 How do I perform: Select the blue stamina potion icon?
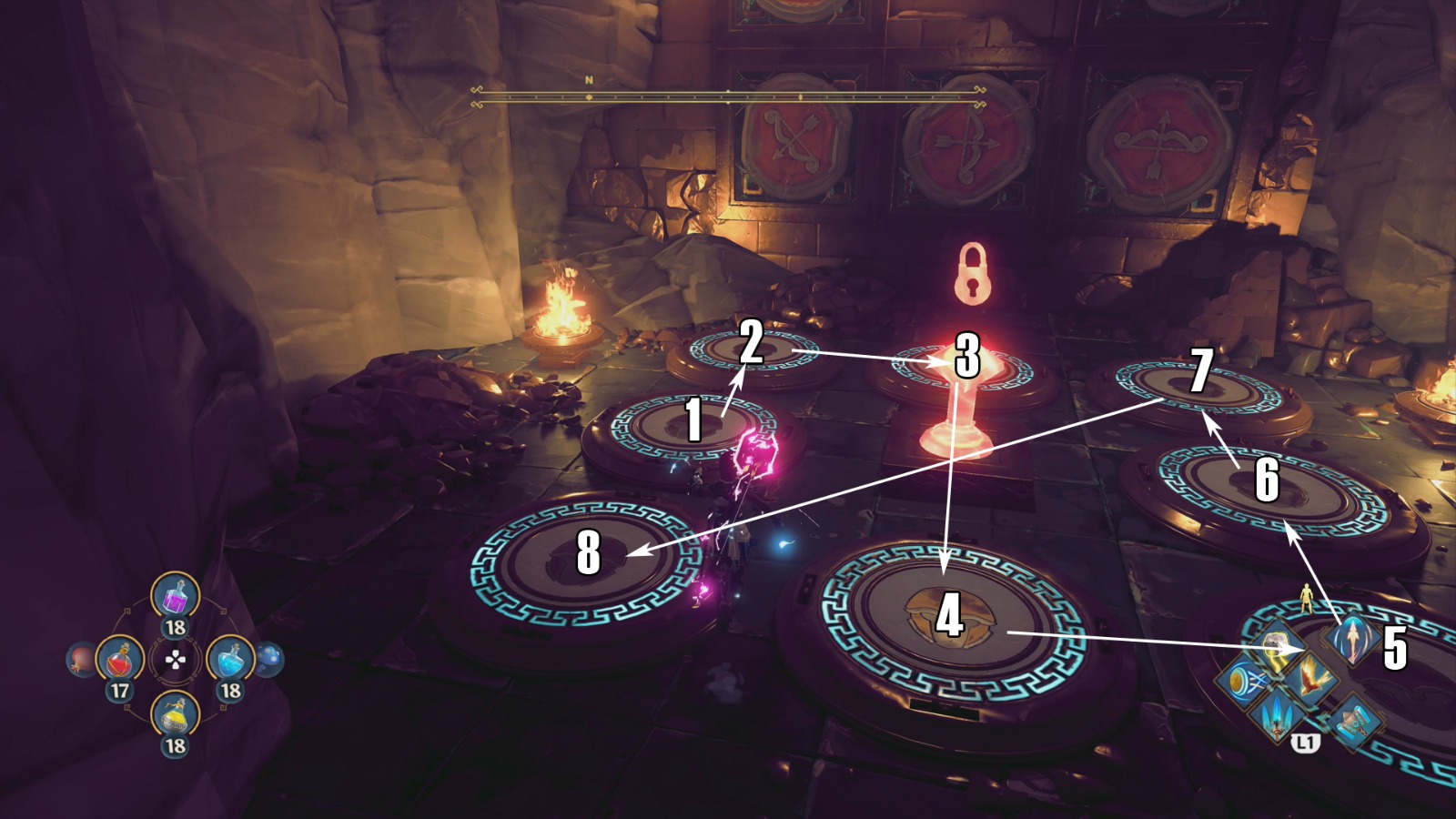[x=229, y=661]
